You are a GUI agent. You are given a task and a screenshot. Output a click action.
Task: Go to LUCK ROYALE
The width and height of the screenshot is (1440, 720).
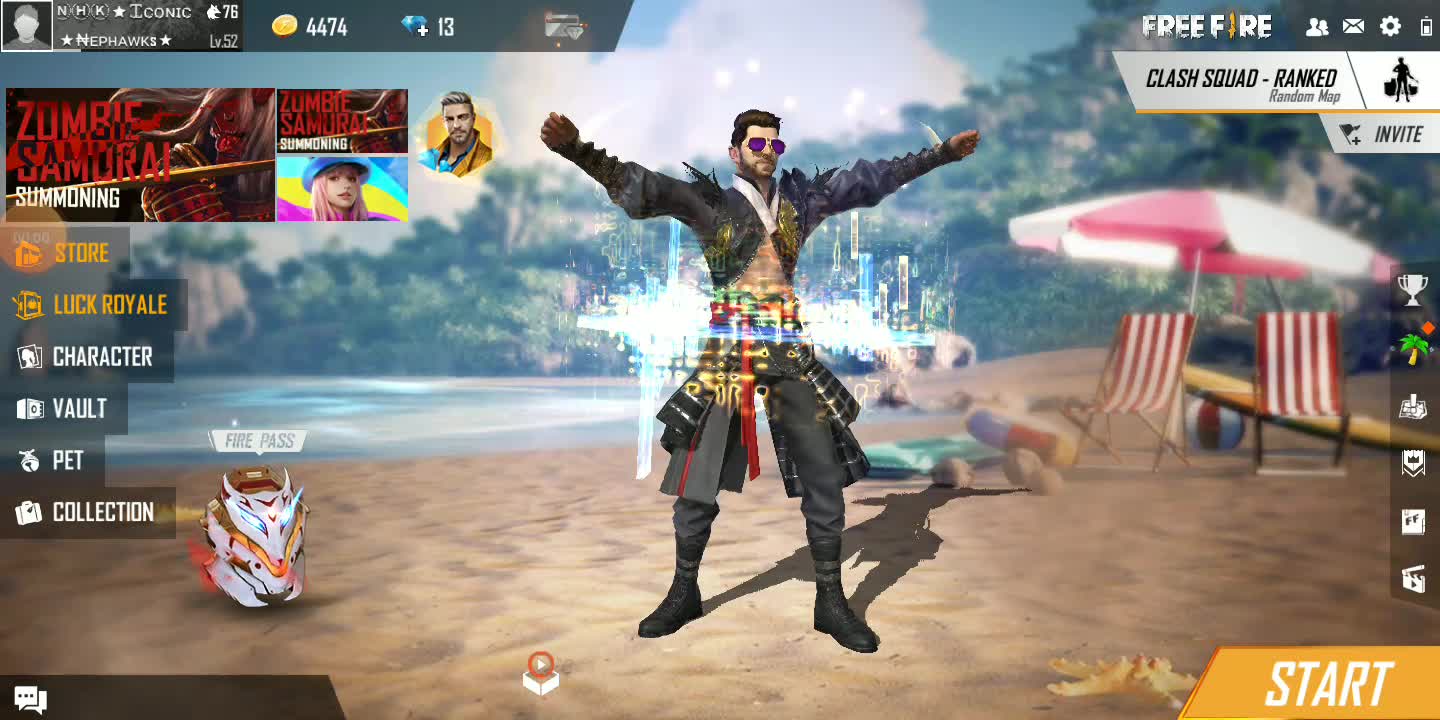tap(93, 305)
